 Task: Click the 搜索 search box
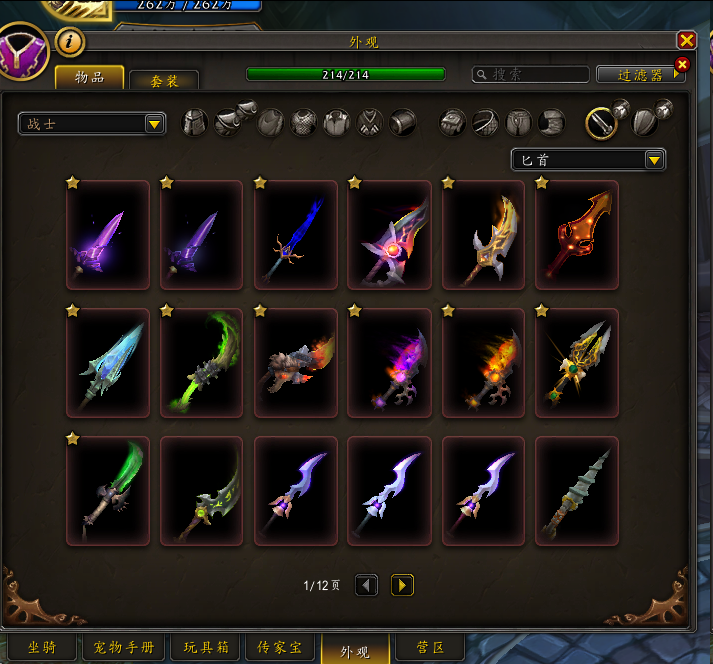[532, 75]
